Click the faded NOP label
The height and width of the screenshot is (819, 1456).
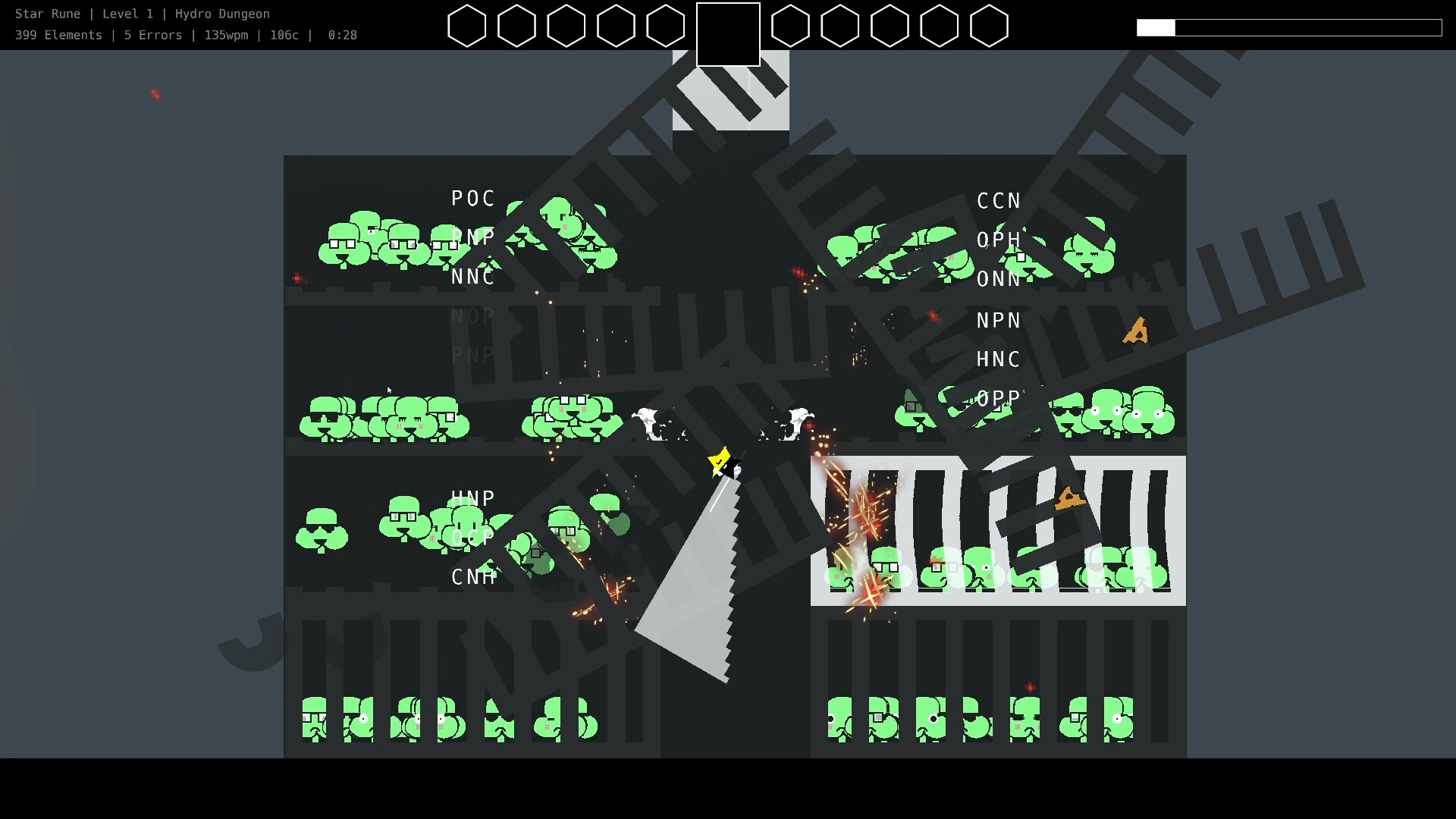(472, 315)
